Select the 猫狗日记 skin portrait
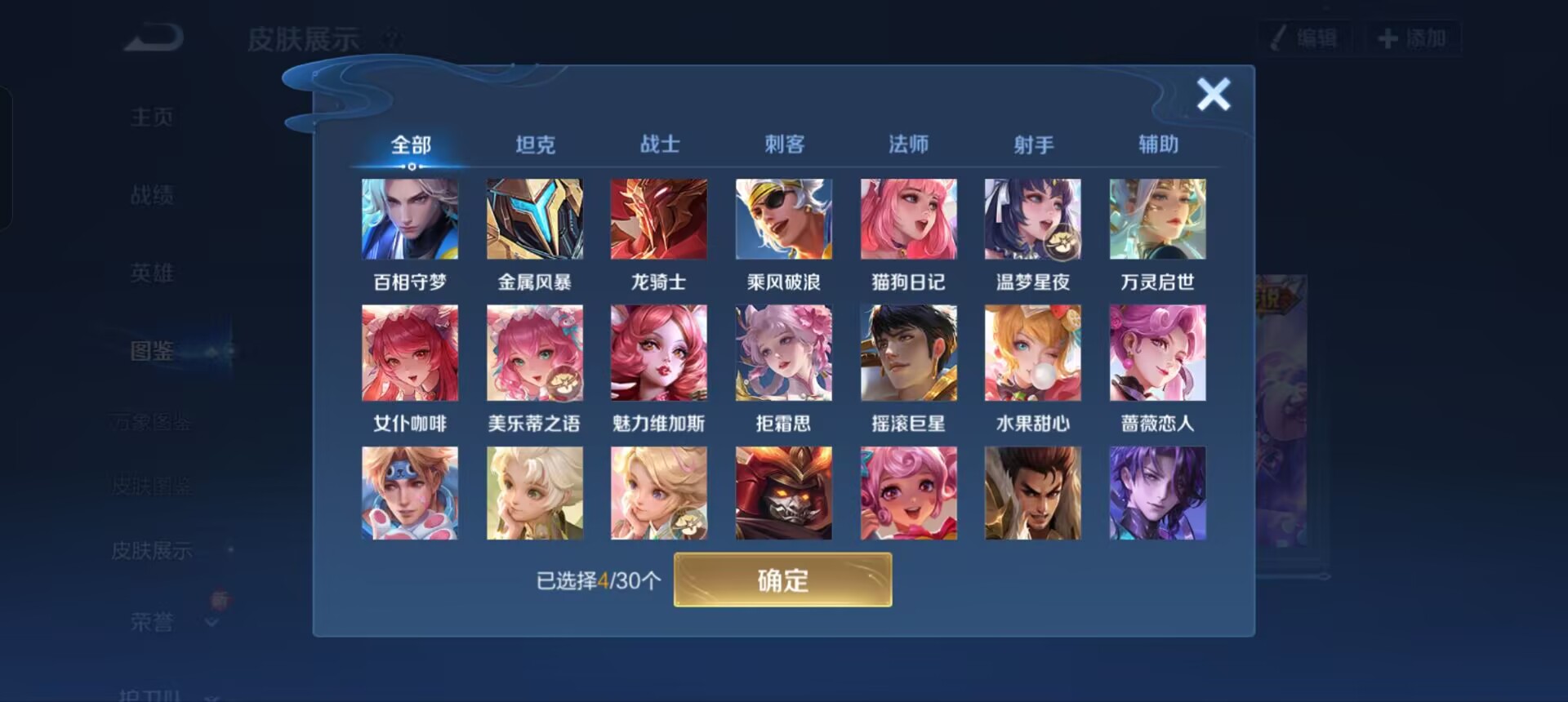This screenshot has width=1568, height=702. tap(909, 218)
